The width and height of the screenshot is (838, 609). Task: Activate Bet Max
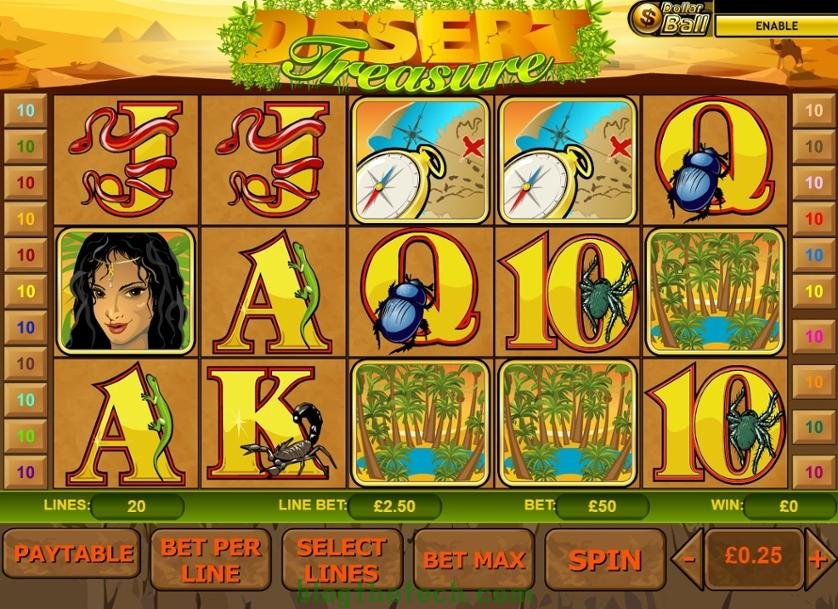click(x=474, y=559)
